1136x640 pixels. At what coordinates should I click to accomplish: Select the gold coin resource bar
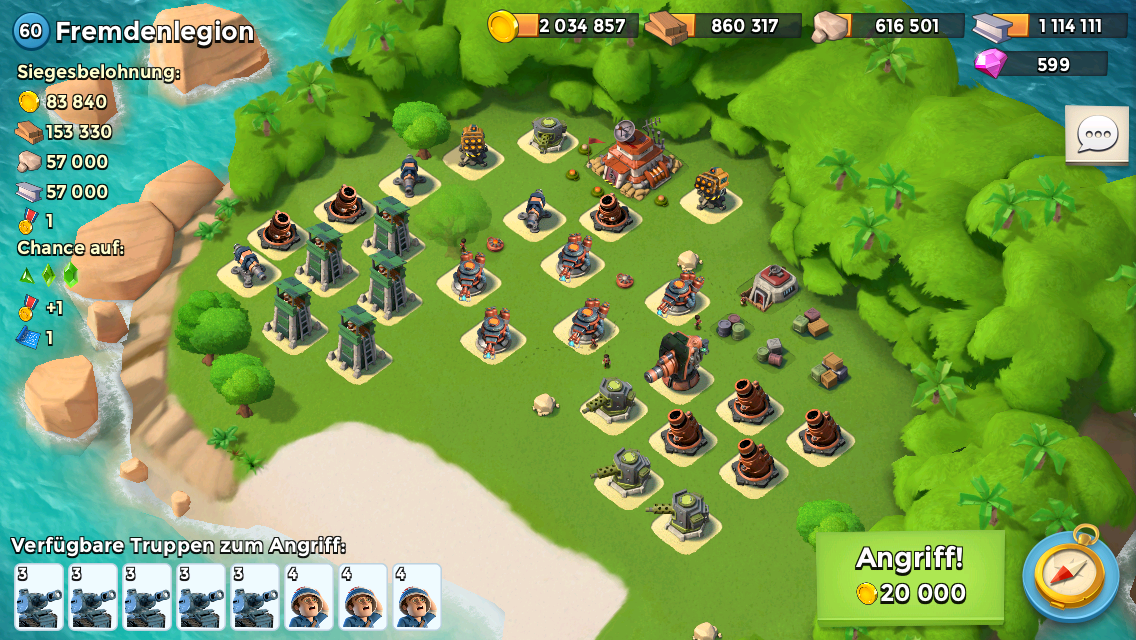[564, 26]
